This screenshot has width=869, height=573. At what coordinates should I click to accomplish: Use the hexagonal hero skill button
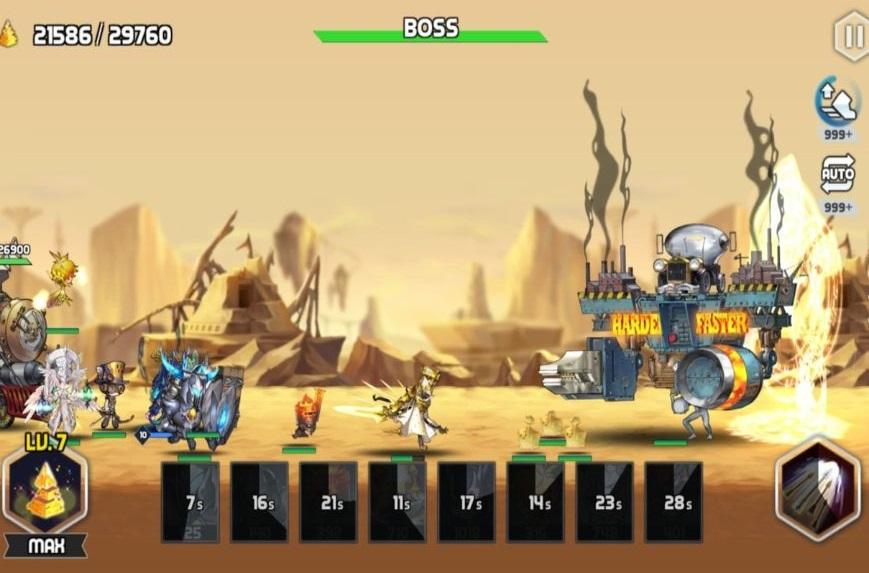817,489
